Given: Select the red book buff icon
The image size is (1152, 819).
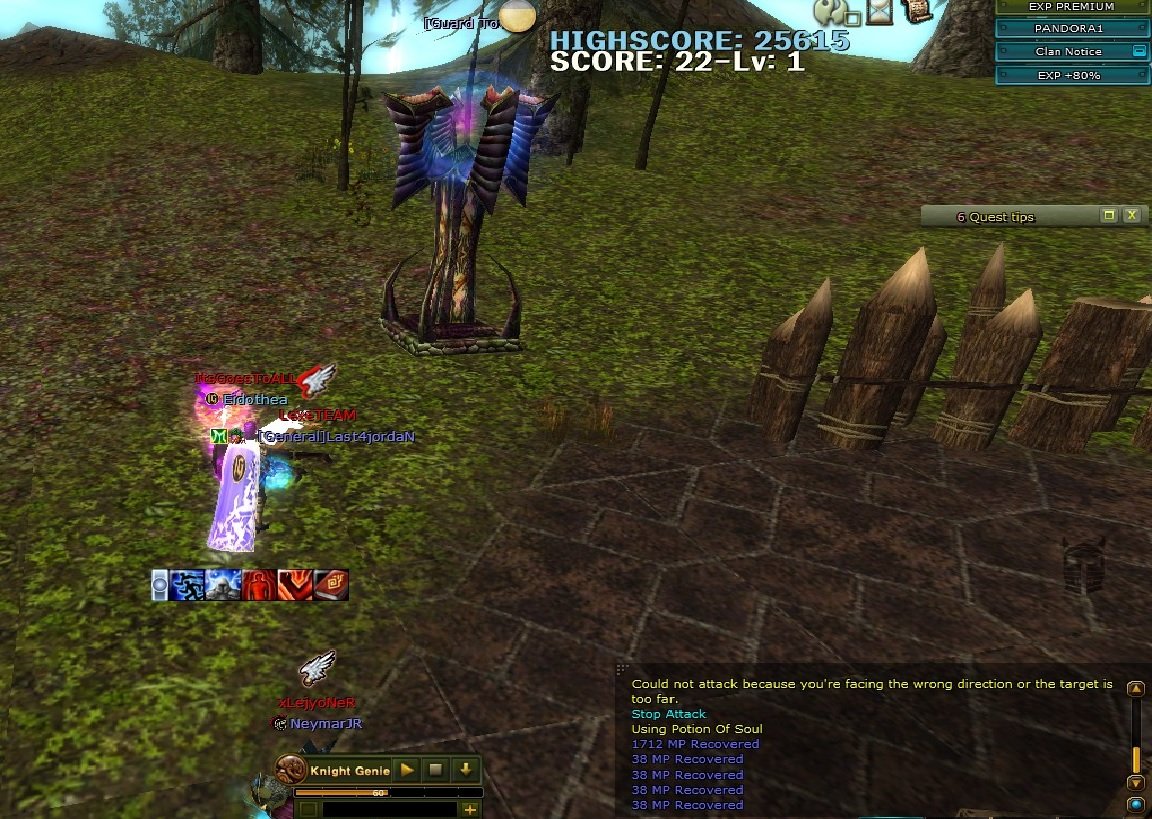Looking at the screenshot, I should (332, 585).
